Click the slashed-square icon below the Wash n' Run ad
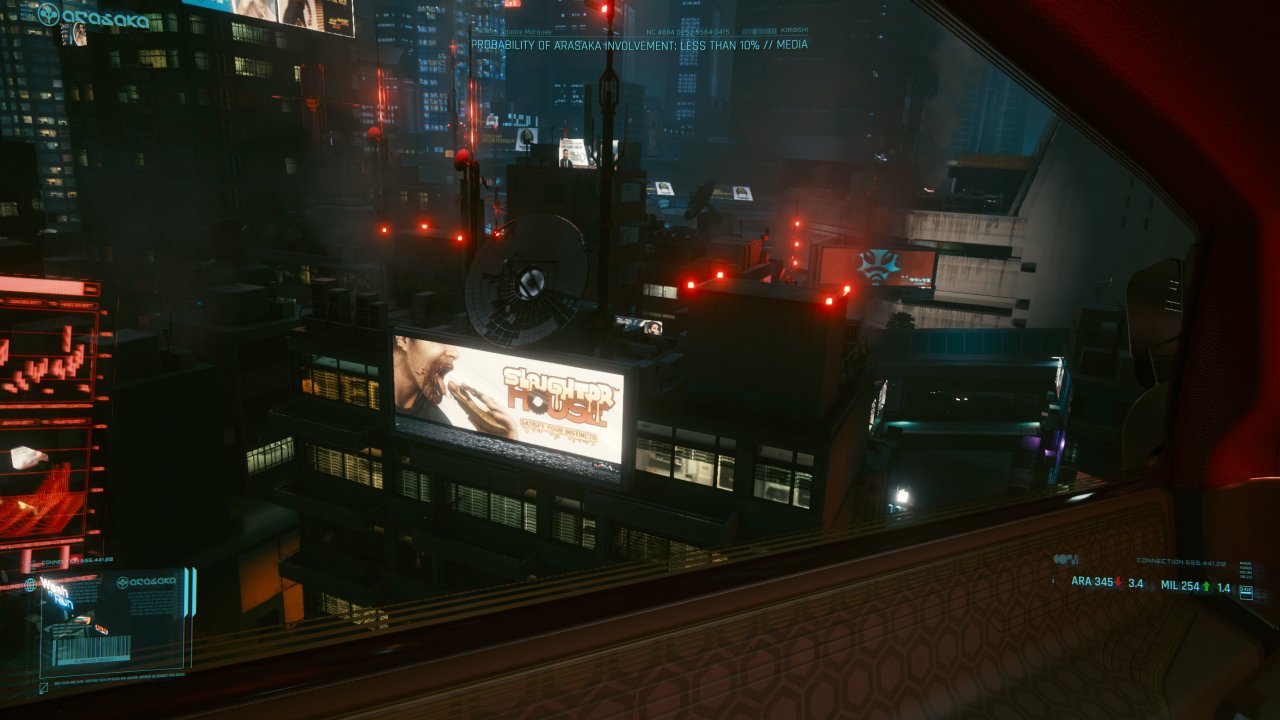This screenshot has height=720, width=1280. click(42, 687)
